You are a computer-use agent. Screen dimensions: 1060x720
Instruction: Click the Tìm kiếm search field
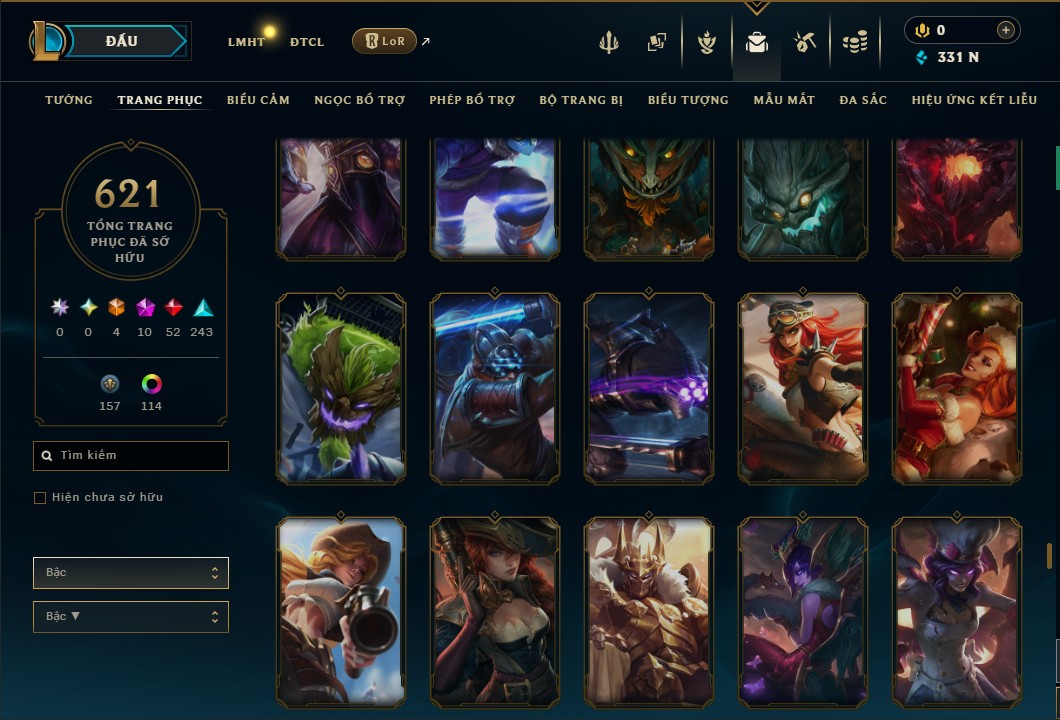131,456
